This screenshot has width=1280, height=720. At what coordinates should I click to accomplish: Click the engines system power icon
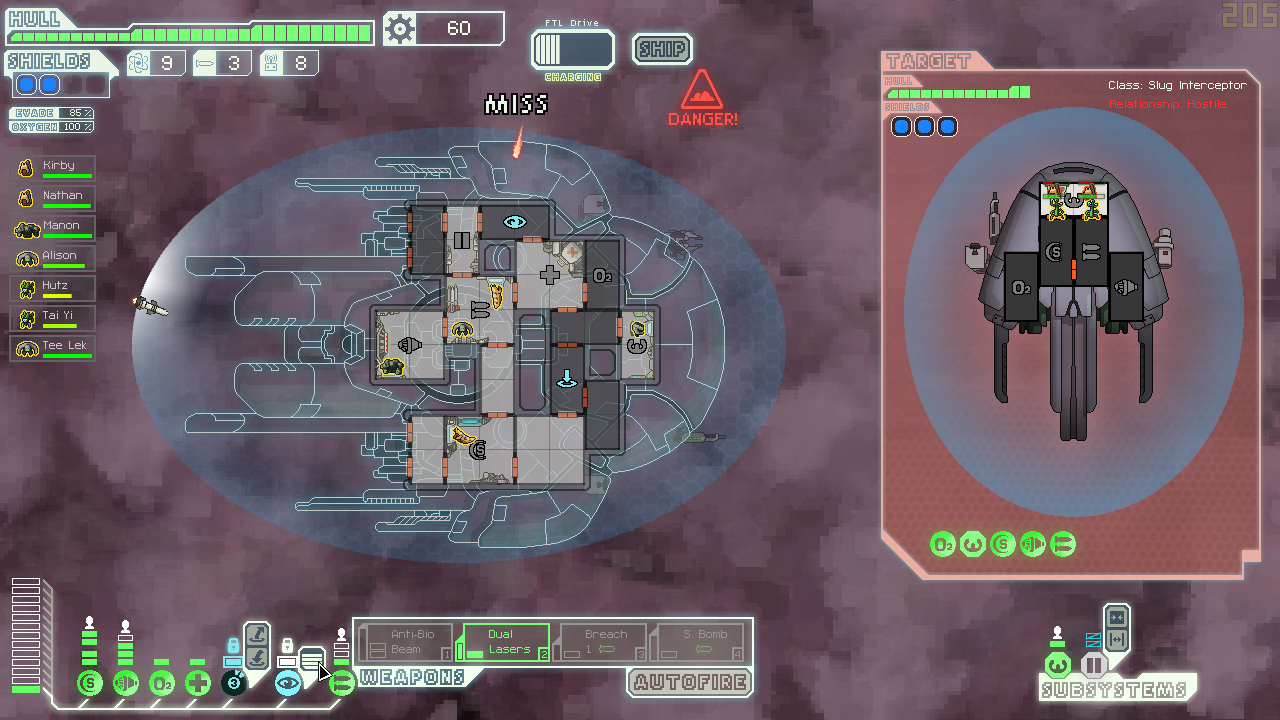126,684
